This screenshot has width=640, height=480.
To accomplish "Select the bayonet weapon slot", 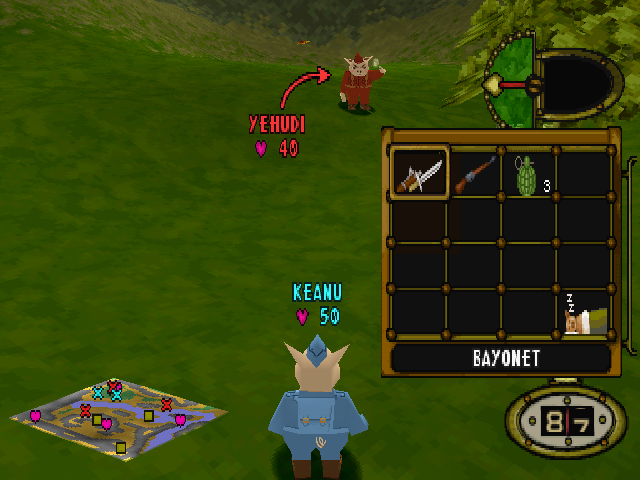I will click(x=420, y=173).
